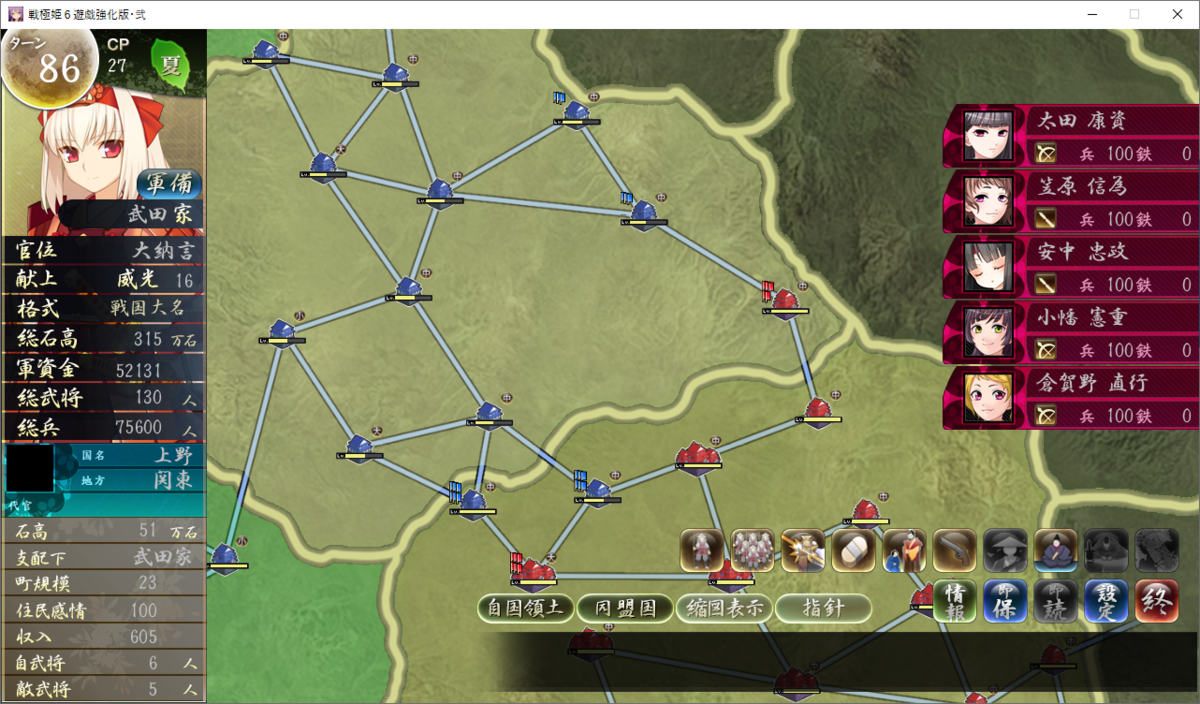Open the lord and retainer icon
This screenshot has height=704, width=1200.
pyautogui.click(x=903, y=550)
